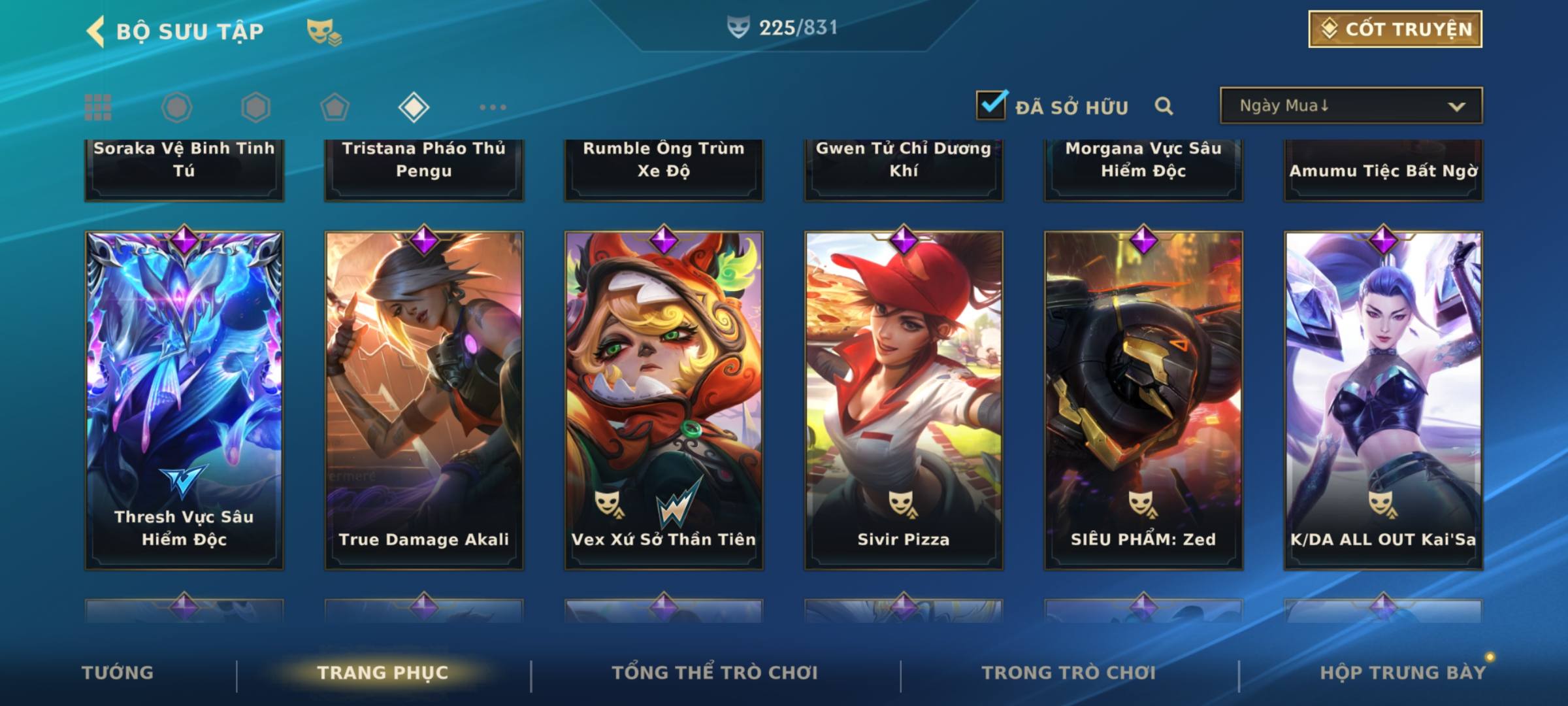Click the gold mask and coins icon

[x=324, y=31]
